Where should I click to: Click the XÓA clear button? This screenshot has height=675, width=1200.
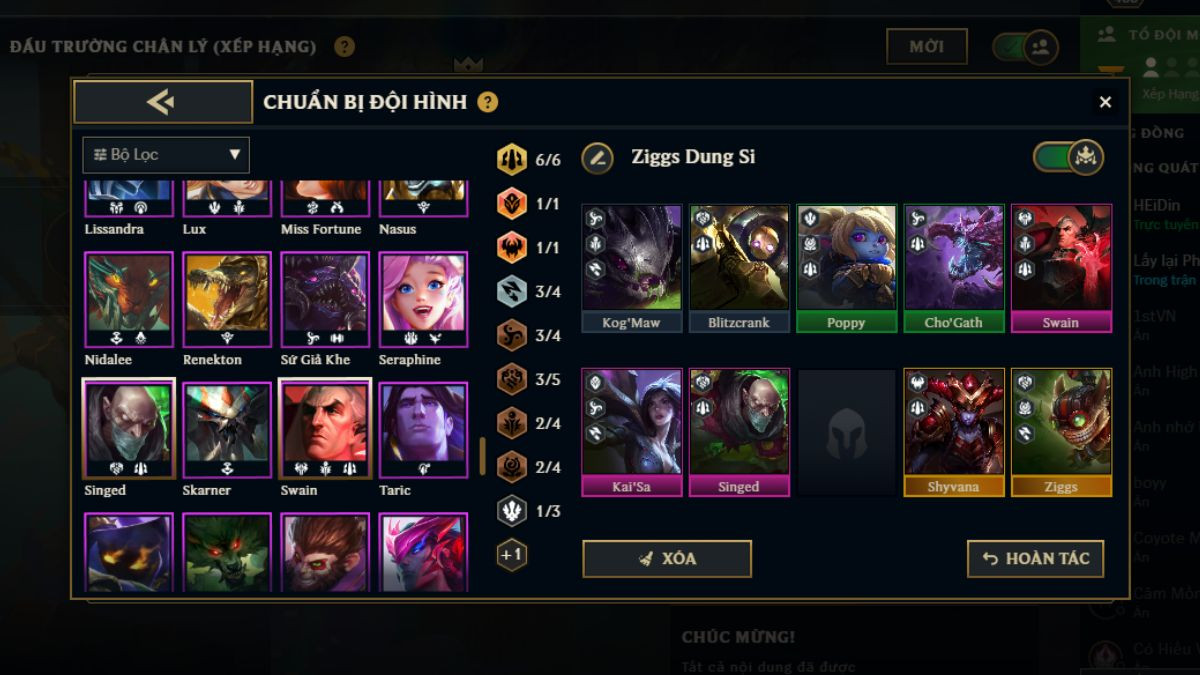point(667,559)
